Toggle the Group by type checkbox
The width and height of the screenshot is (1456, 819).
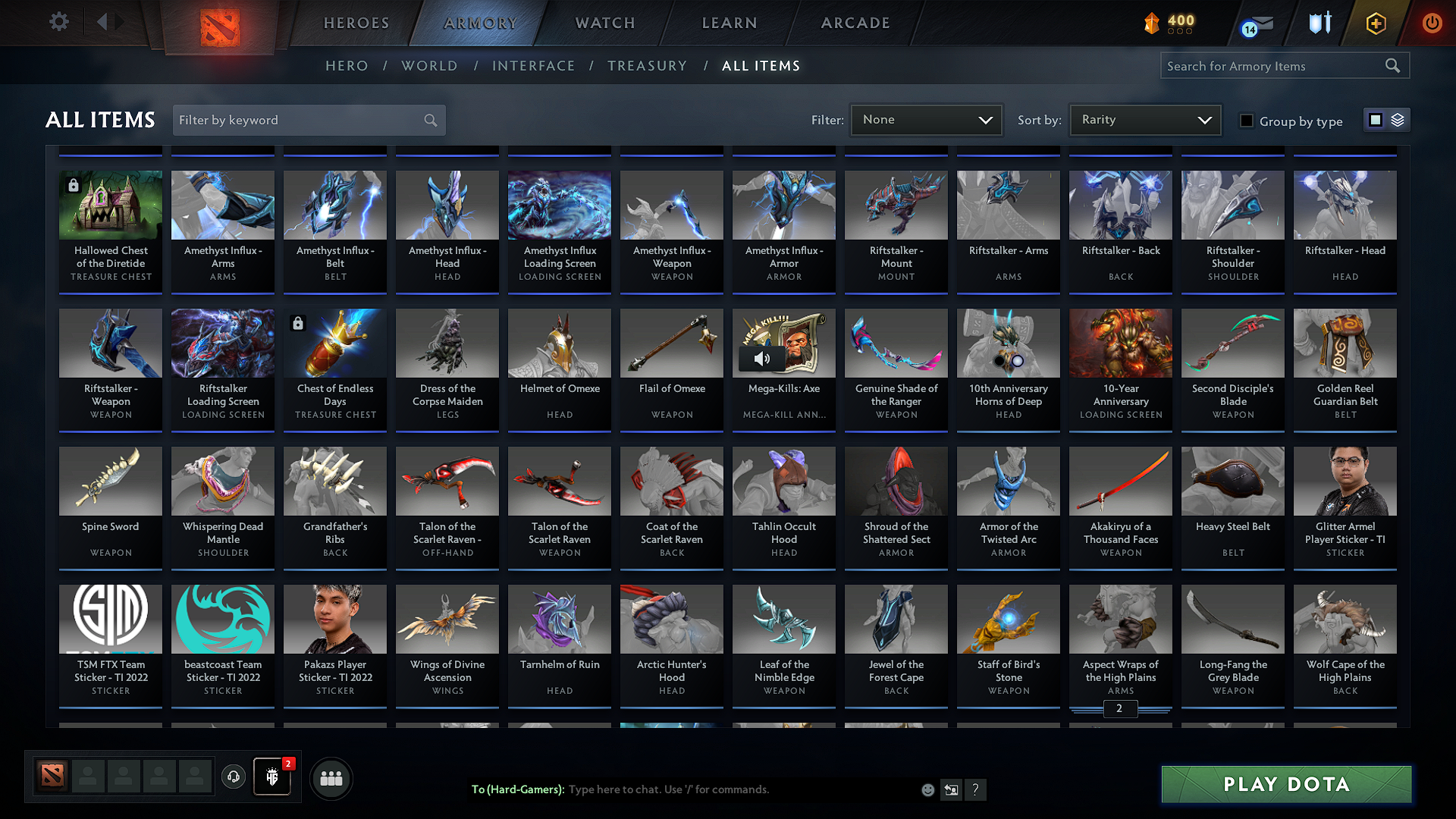(1247, 120)
